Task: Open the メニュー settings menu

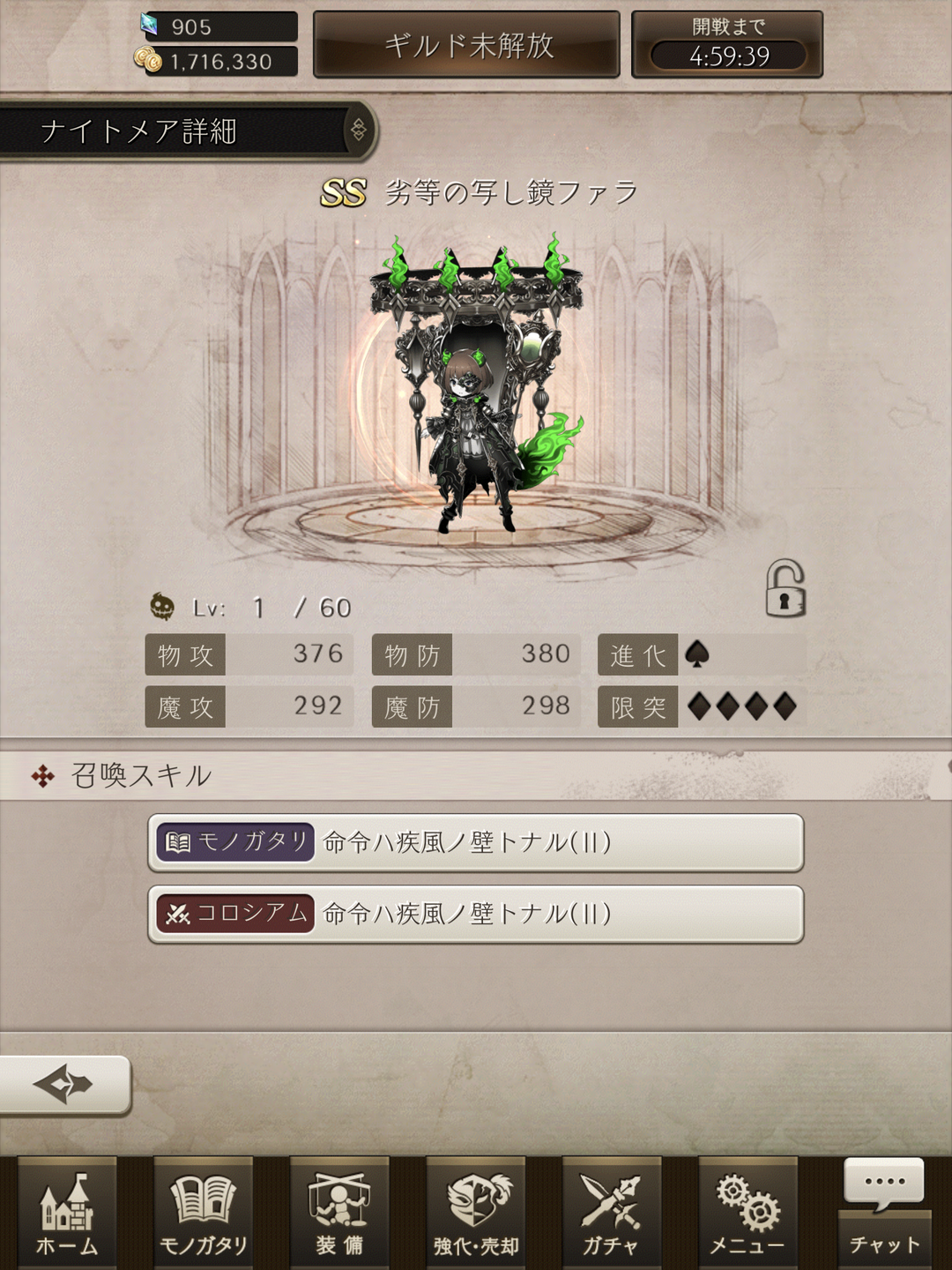Action: point(747,1214)
